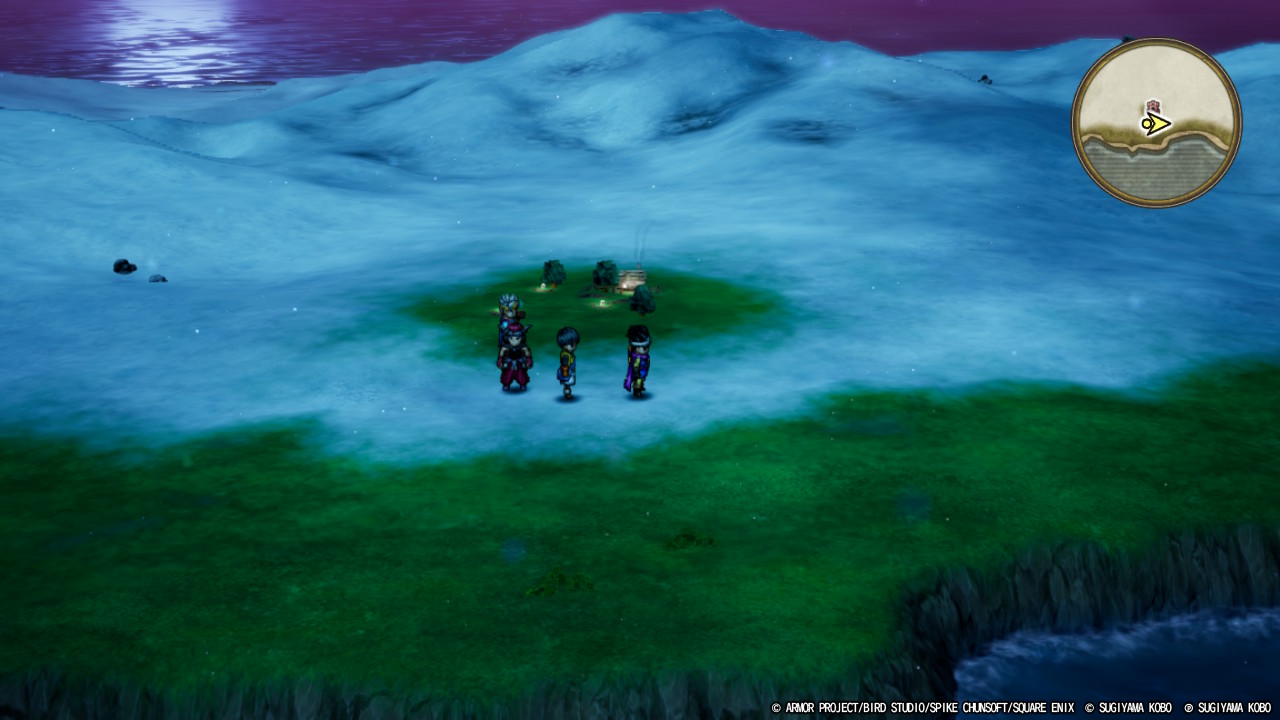Open the circular minimap
Image resolution: width=1280 pixels, height=720 pixels.
[1156, 123]
